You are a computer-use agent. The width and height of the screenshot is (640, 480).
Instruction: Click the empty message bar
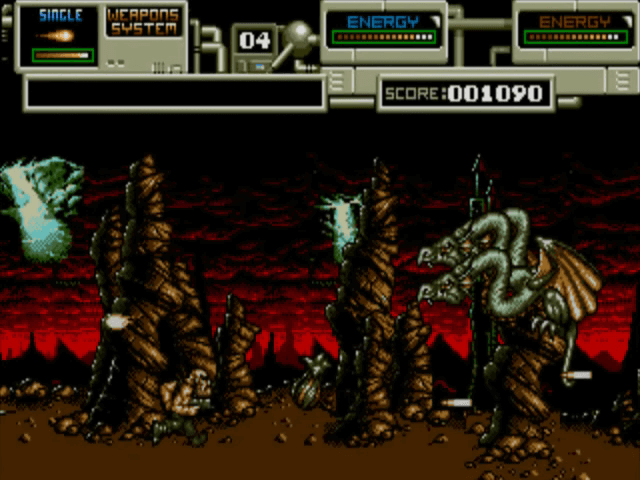(175, 93)
